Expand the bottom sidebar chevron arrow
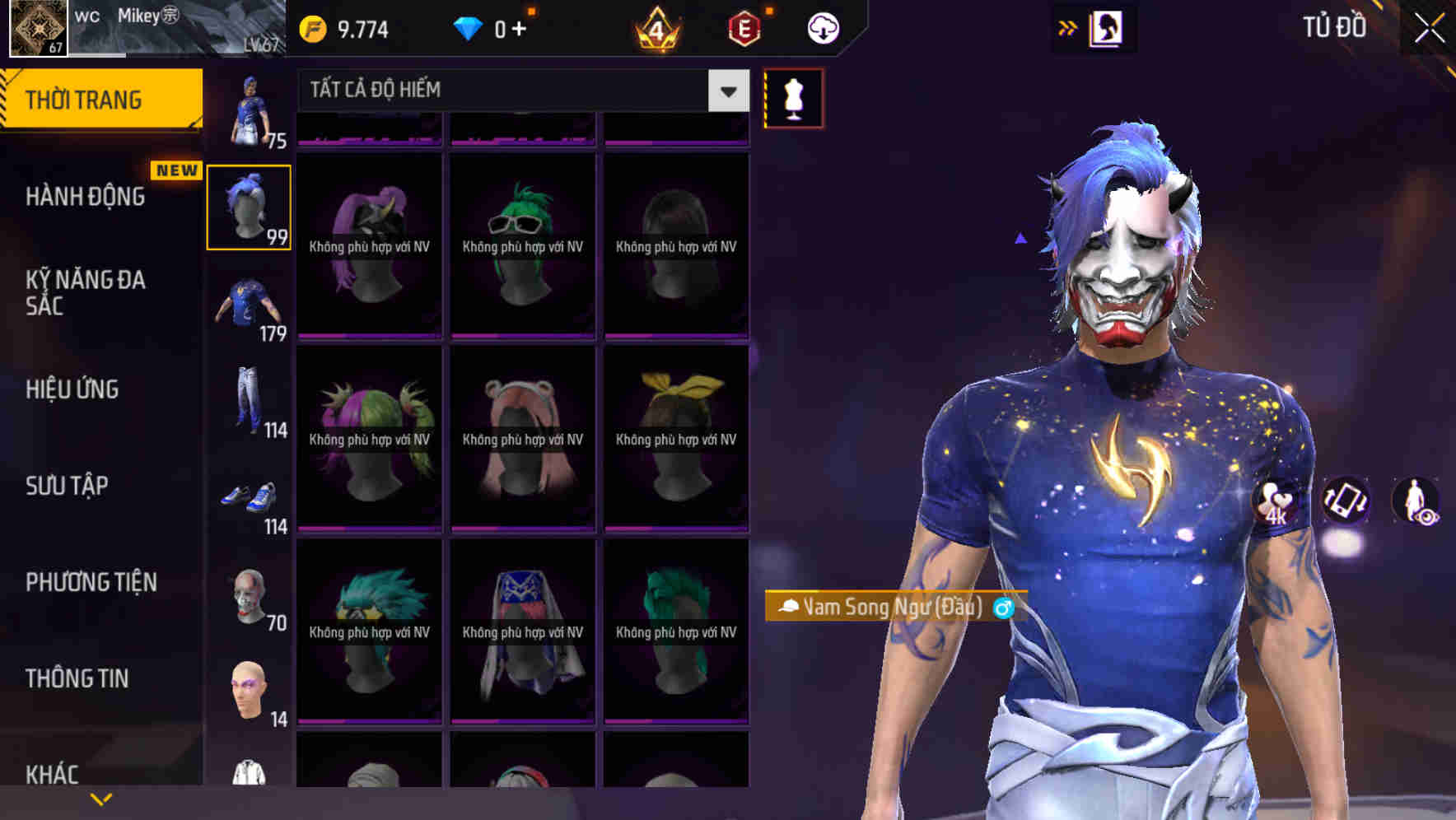 99,799
